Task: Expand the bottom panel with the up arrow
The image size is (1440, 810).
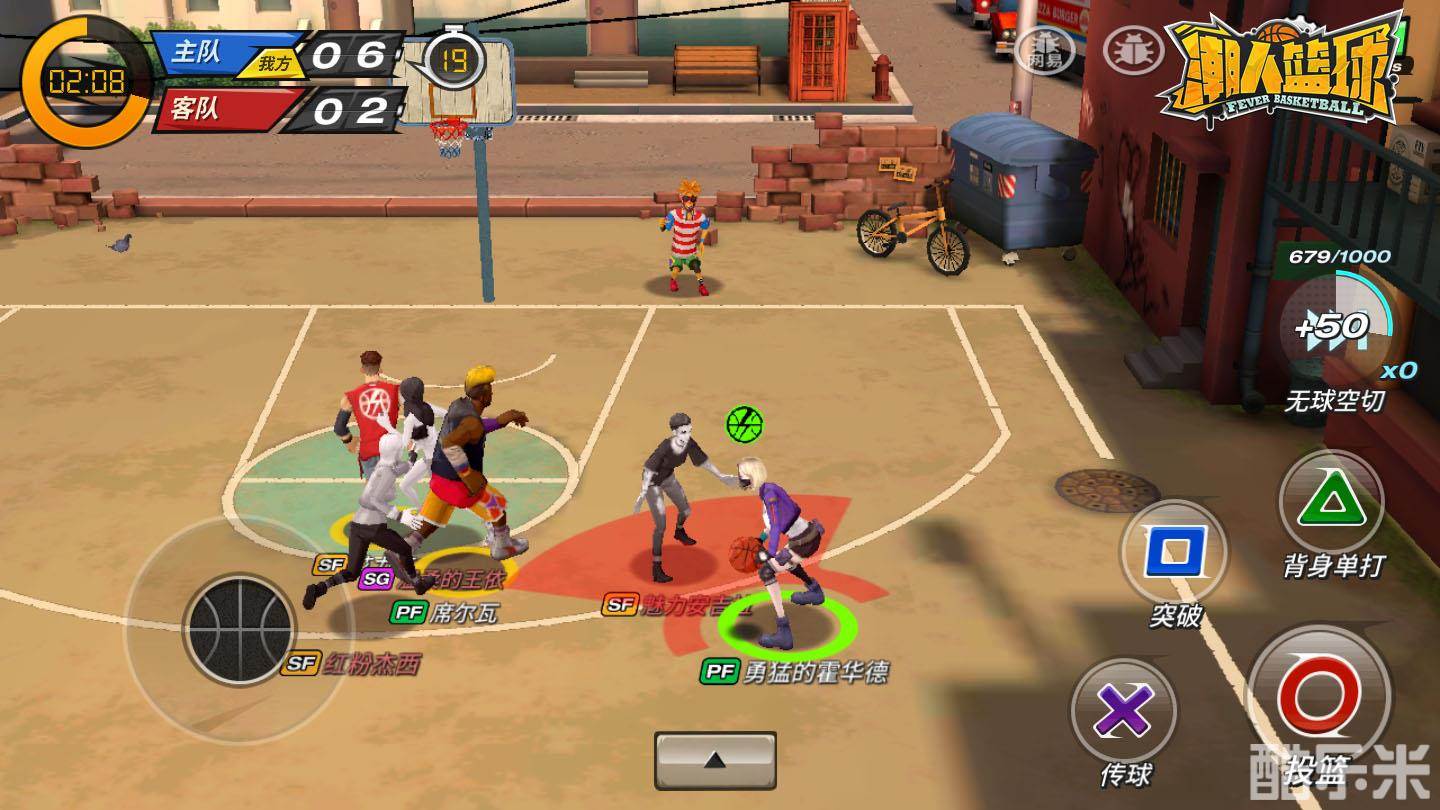Action: (715, 760)
